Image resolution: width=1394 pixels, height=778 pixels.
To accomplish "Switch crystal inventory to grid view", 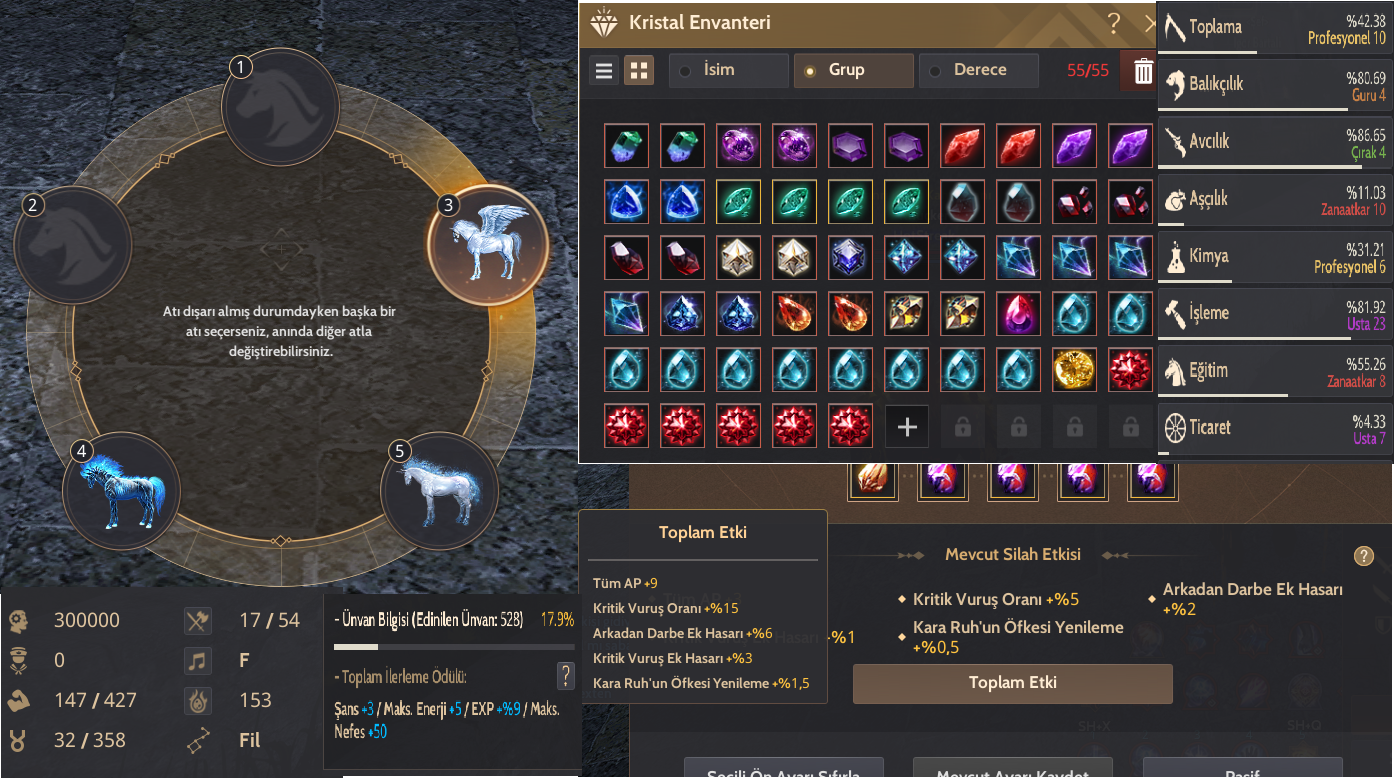I will click(638, 70).
